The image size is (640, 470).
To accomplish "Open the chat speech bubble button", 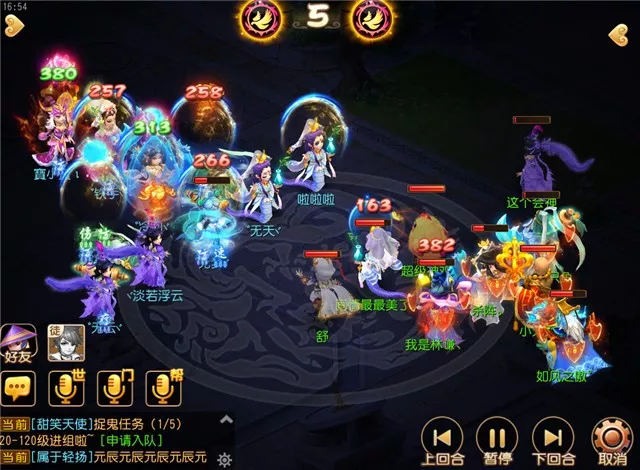I will tap(19, 387).
